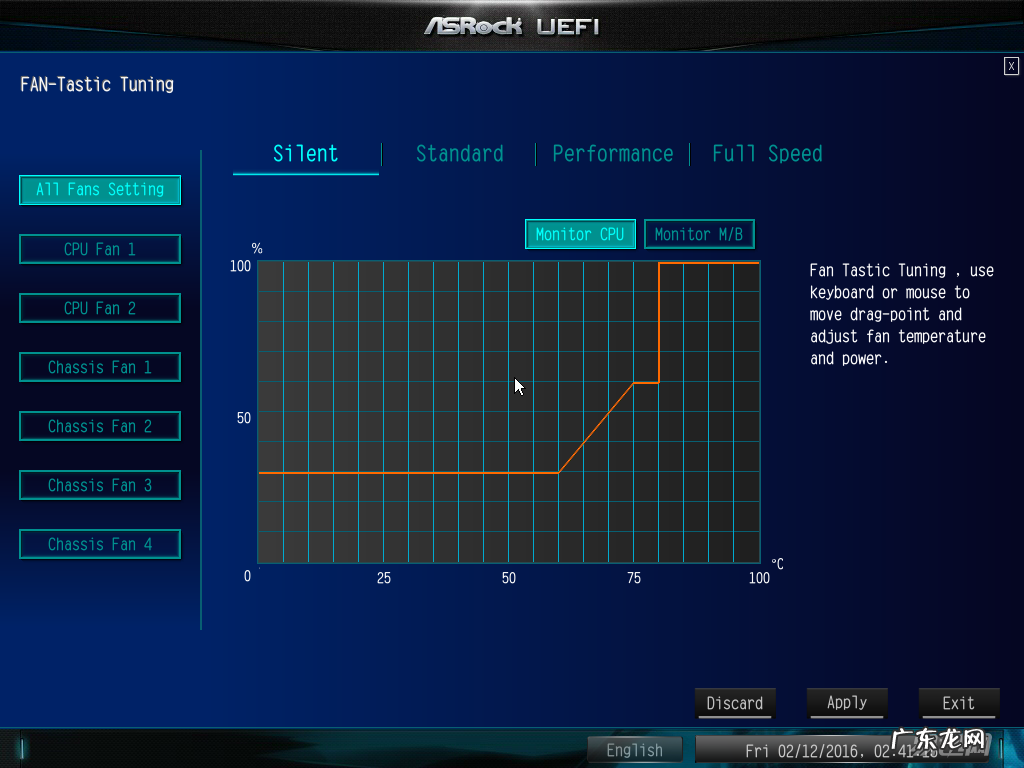Switch to Monitor M/B temperature source
Image resolution: width=1024 pixels, height=768 pixels.
tap(699, 234)
